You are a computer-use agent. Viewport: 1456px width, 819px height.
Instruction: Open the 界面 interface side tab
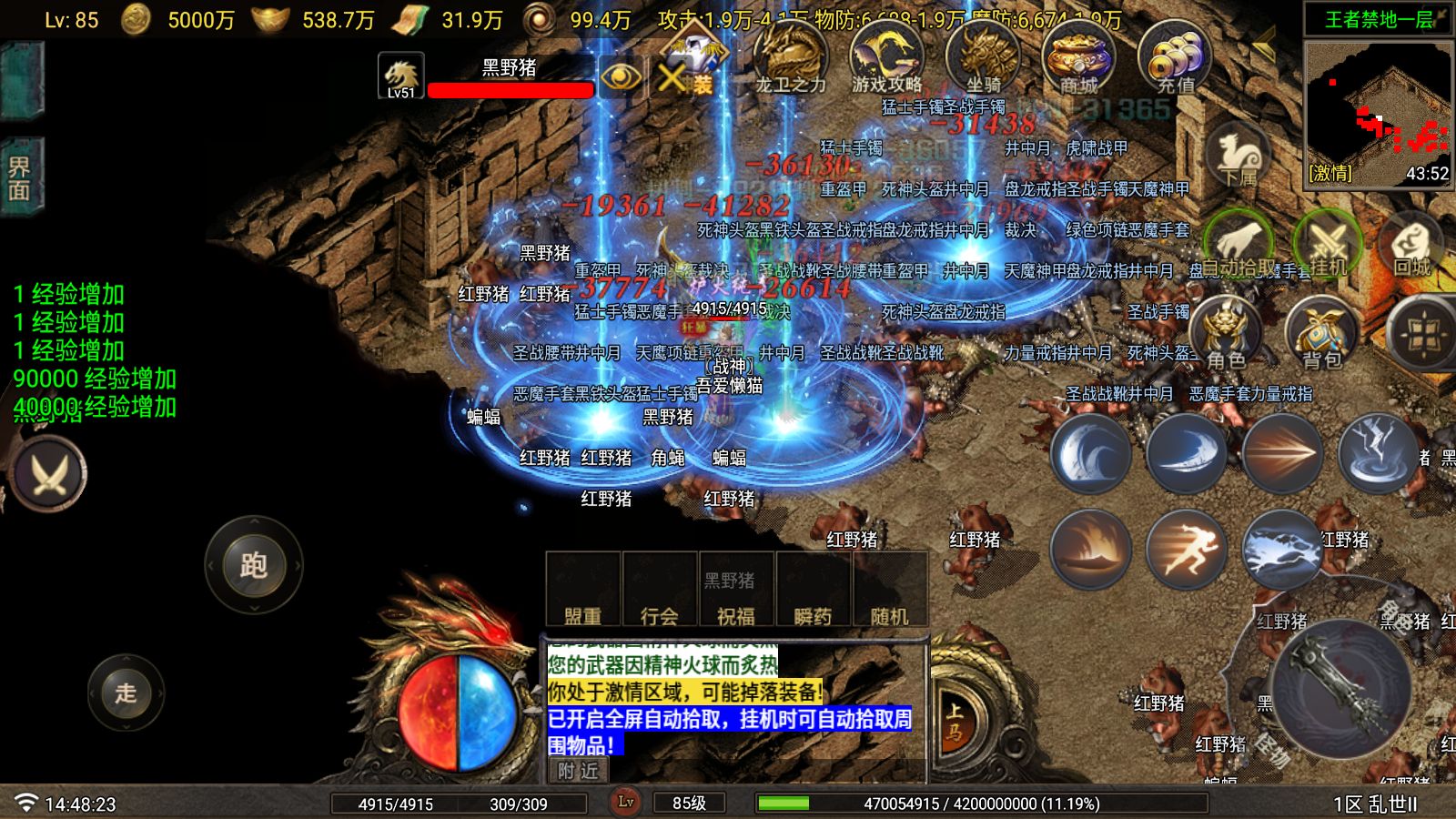click(x=20, y=178)
